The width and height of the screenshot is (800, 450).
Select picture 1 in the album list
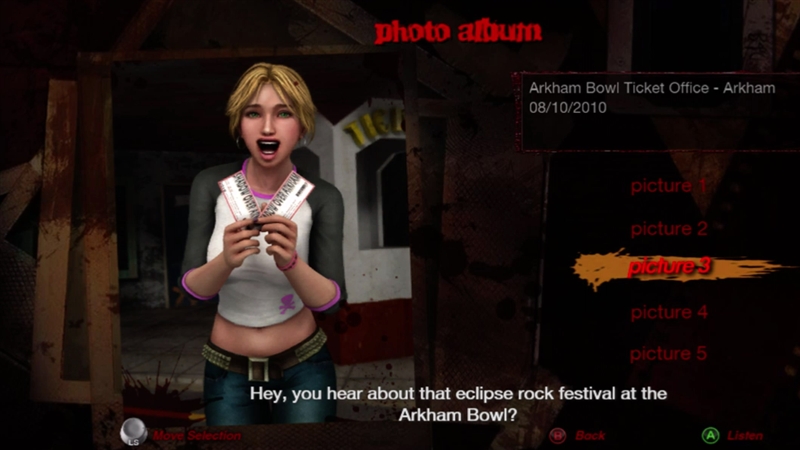click(669, 186)
